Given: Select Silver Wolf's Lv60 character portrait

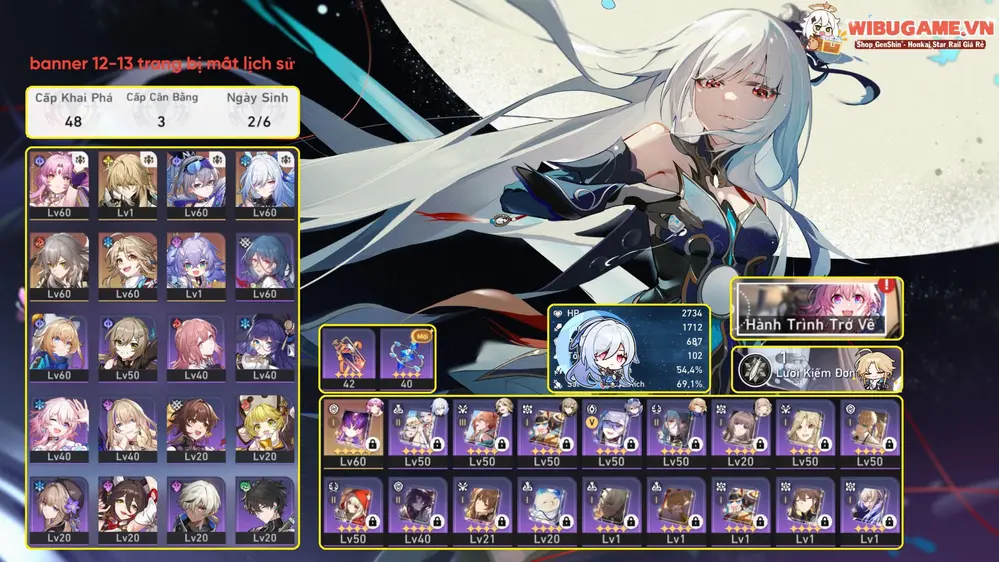Looking at the screenshot, I should click(x=196, y=184).
